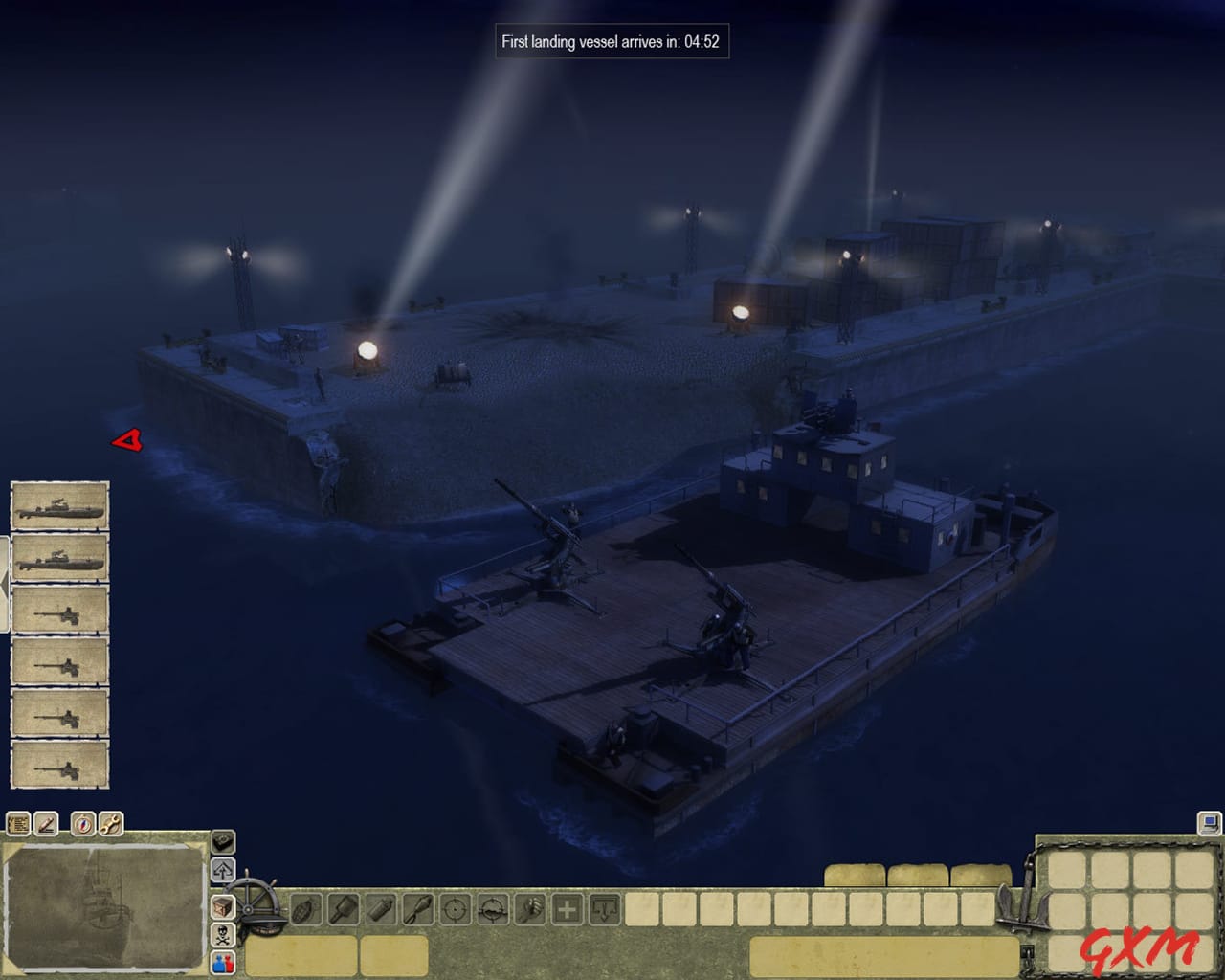
Task: Select the attack-ground vehicle crosshair icon
Action: point(491,909)
